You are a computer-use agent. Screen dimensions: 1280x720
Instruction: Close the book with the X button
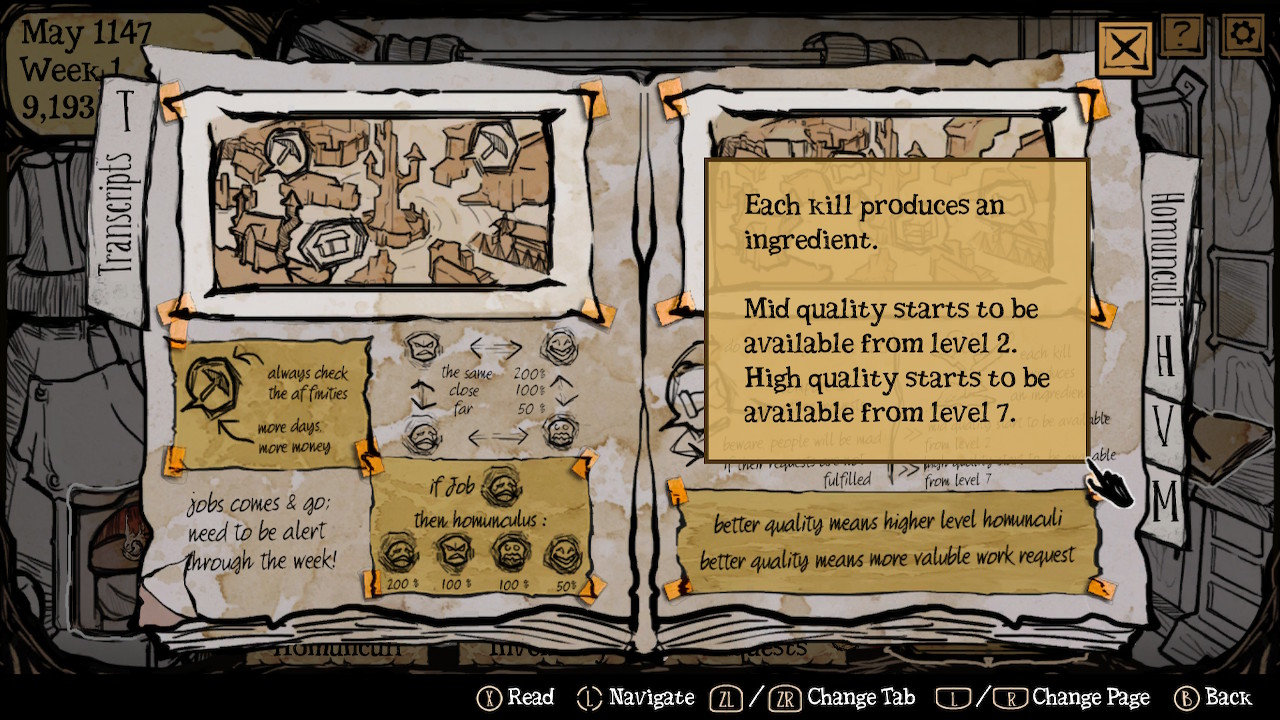point(1125,46)
